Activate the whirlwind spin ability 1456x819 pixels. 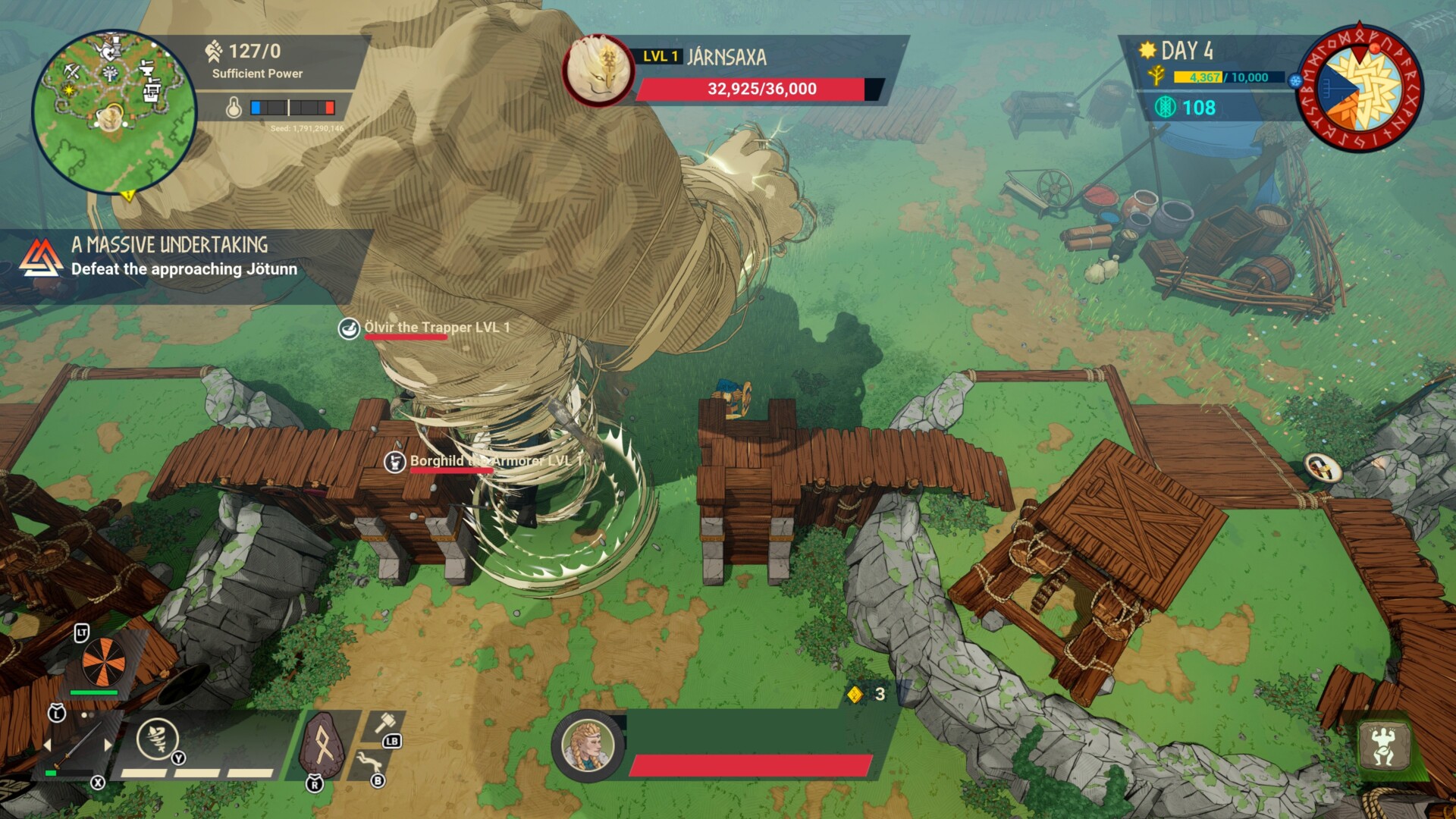158,739
